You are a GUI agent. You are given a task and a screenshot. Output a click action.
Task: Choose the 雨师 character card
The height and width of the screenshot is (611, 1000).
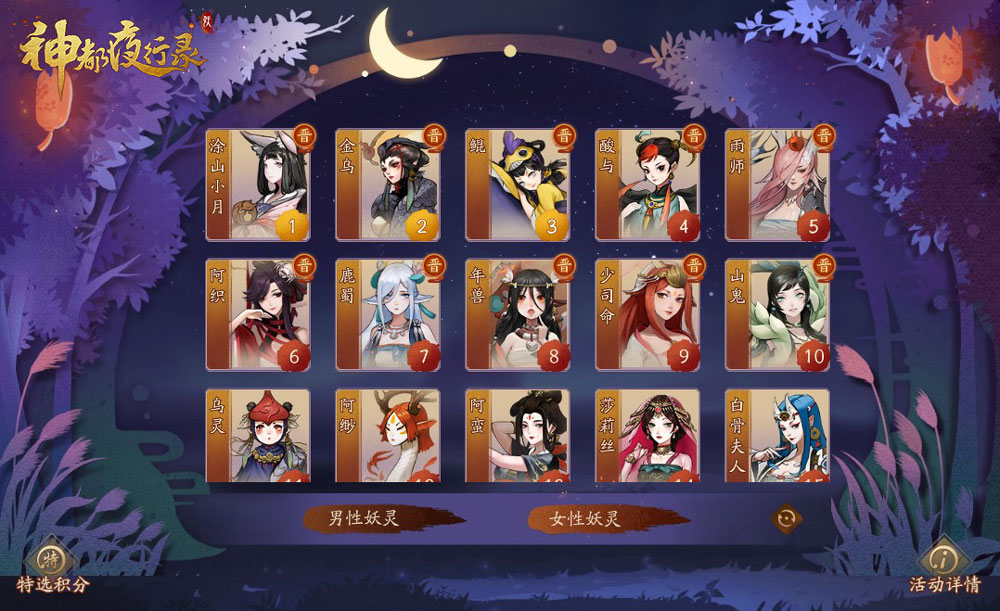click(778, 185)
